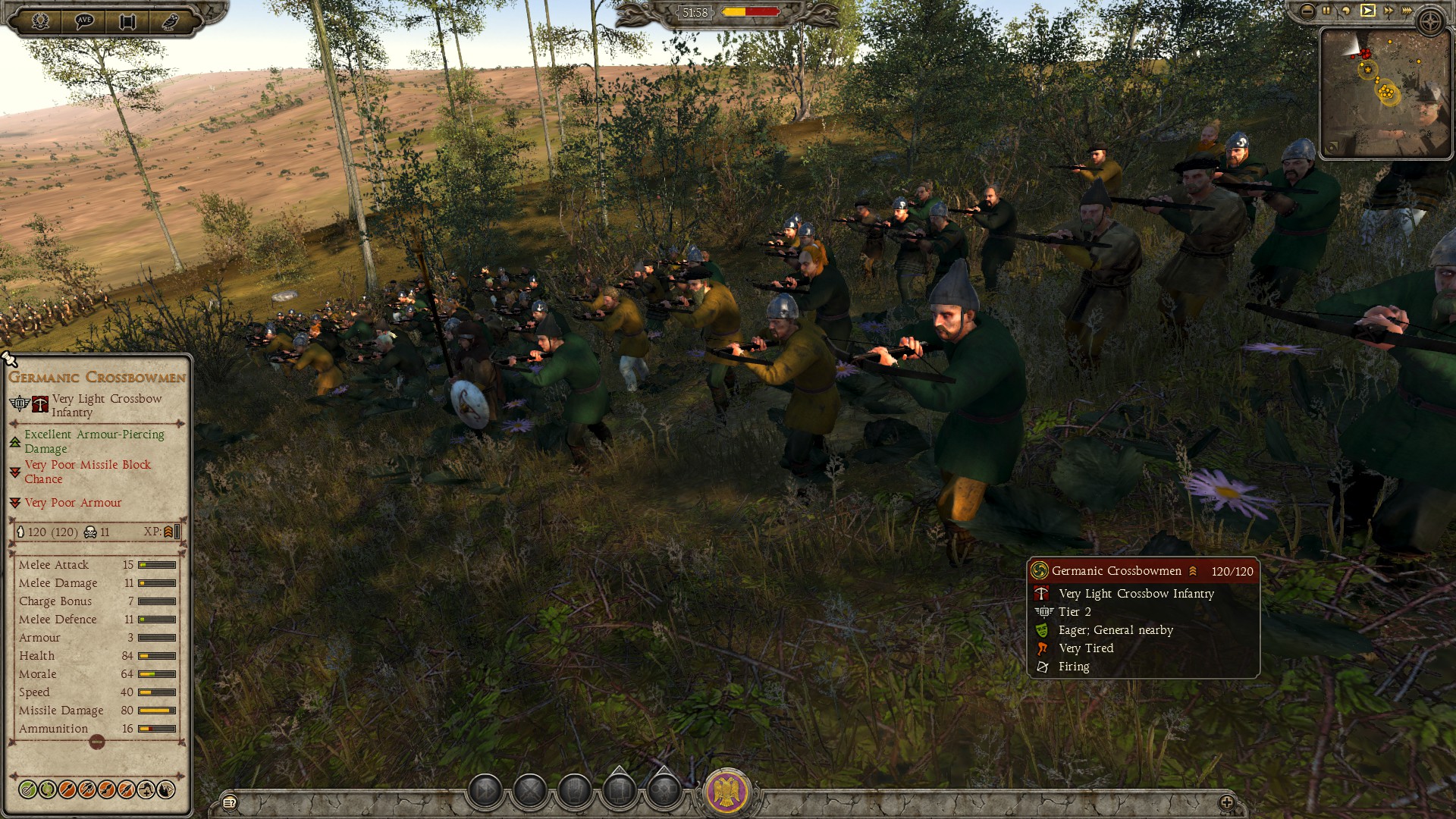1456x819 pixels.
Task: Set triple fast-forward speed
Action: point(1407,11)
